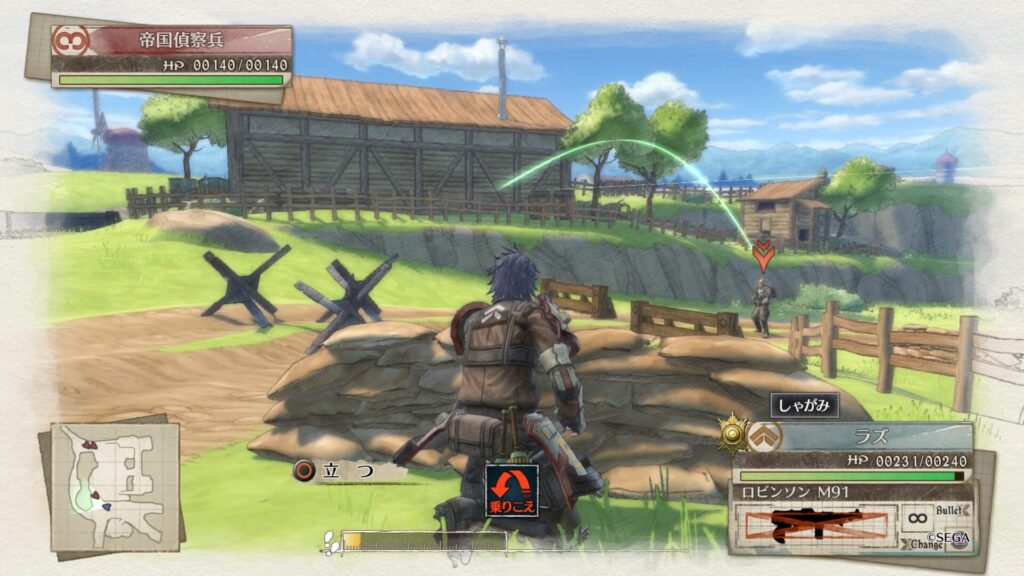The height and width of the screenshot is (576, 1024).
Task: Open the battlefield minimap
Action: [114, 485]
